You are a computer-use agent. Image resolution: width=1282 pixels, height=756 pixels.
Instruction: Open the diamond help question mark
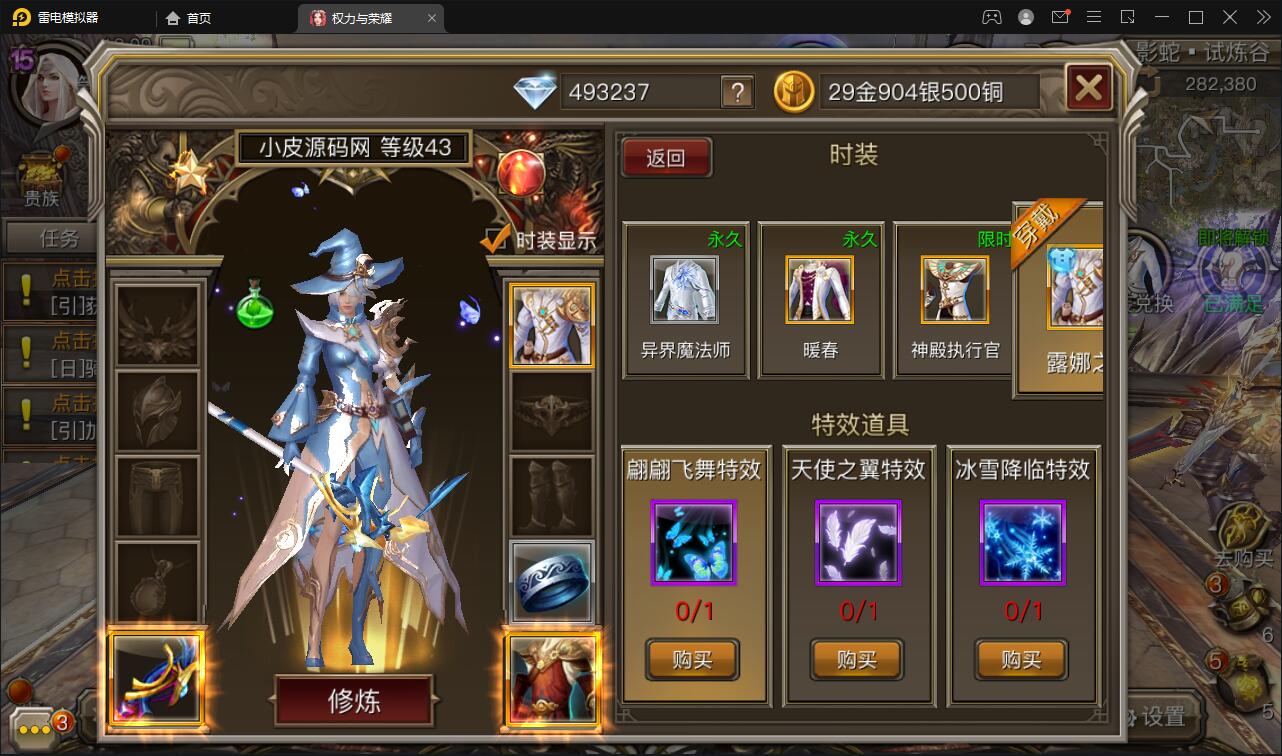(735, 92)
